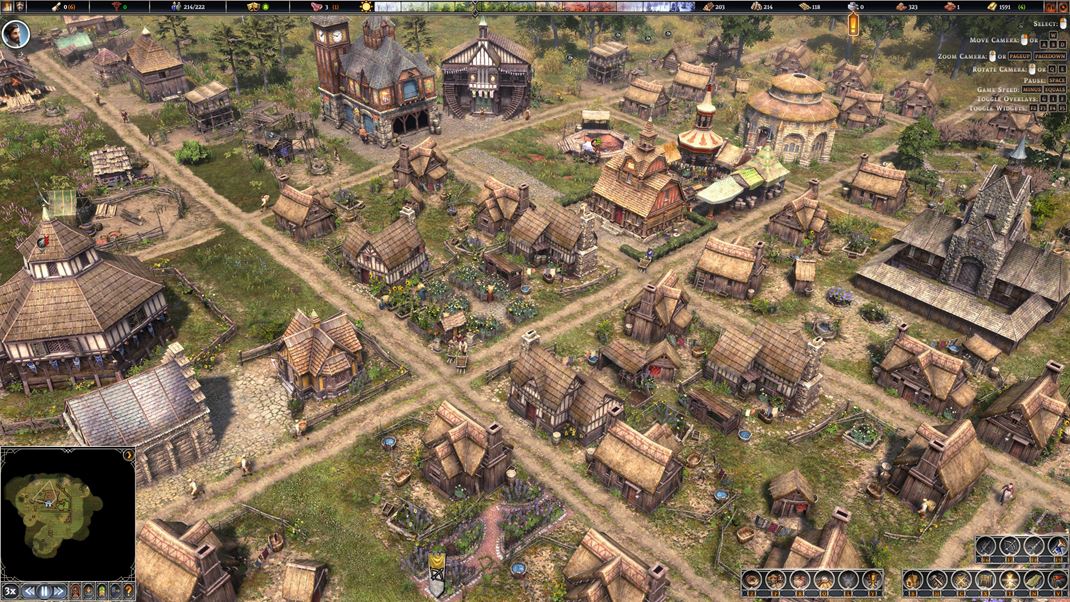The image size is (1070, 602).
Task: Collapse the minimap with its corner button
Action: 129,455
